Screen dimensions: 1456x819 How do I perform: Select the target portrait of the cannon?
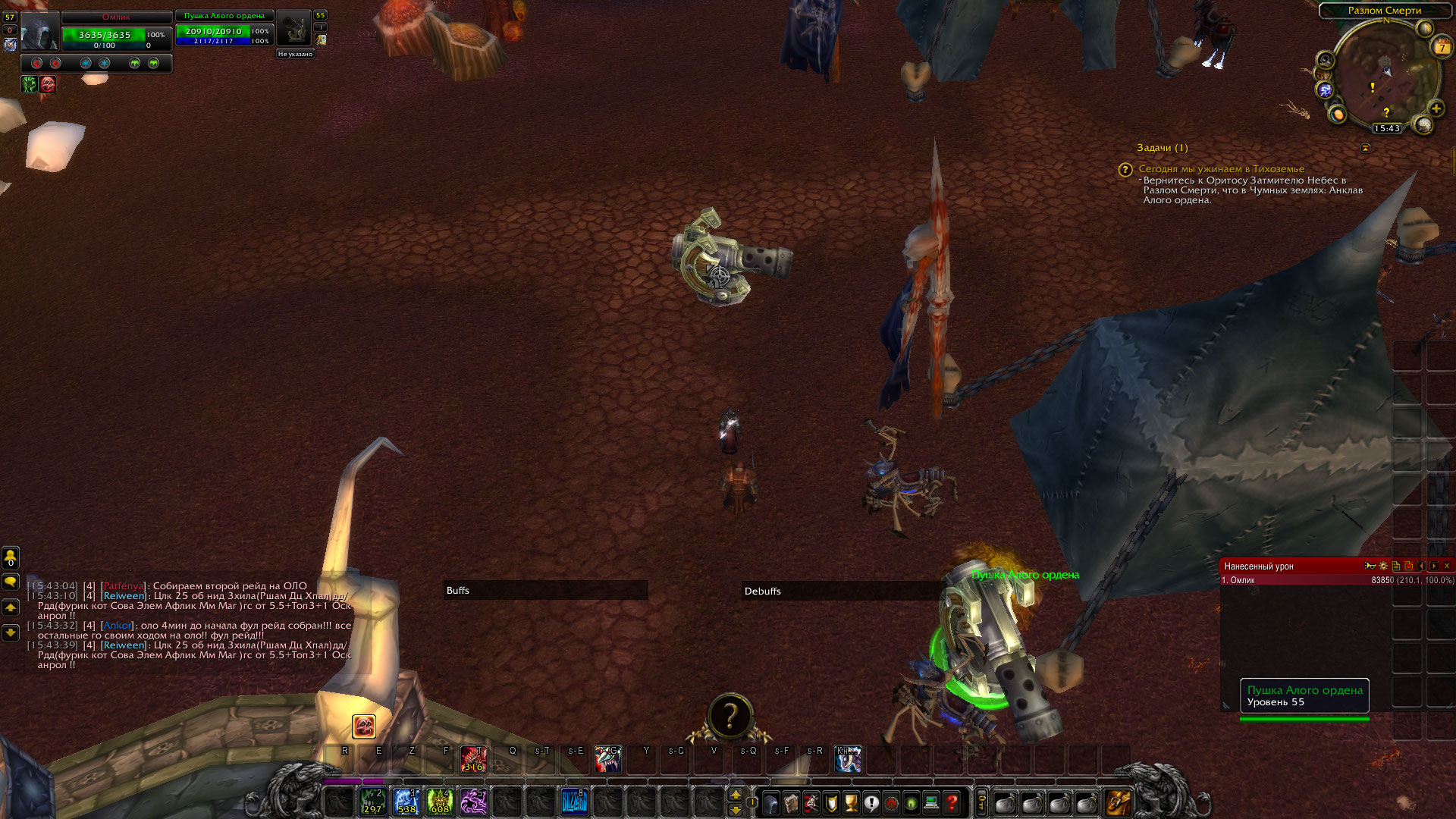293,30
